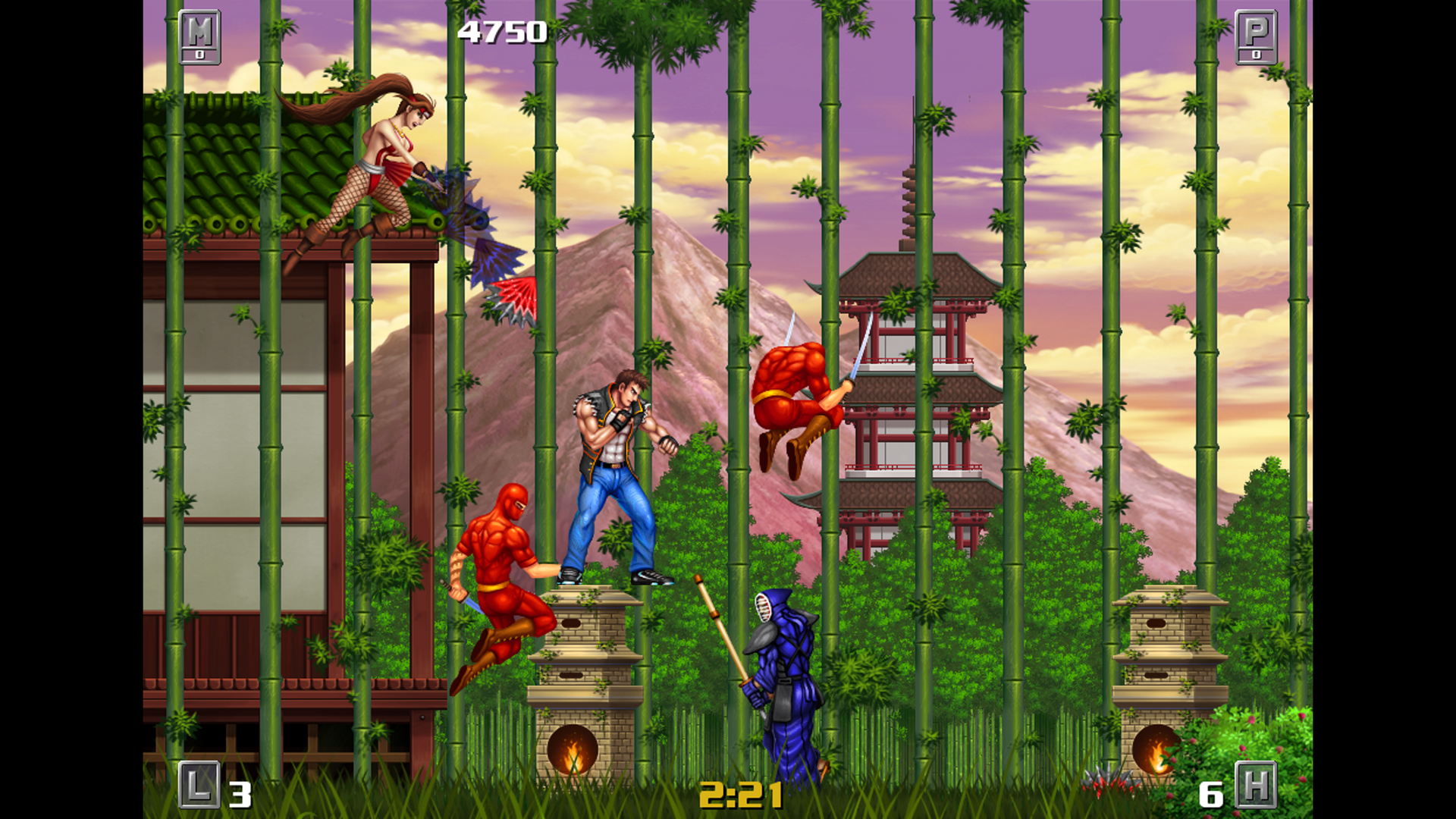Click the item count number 6

click(x=1210, y=793)
